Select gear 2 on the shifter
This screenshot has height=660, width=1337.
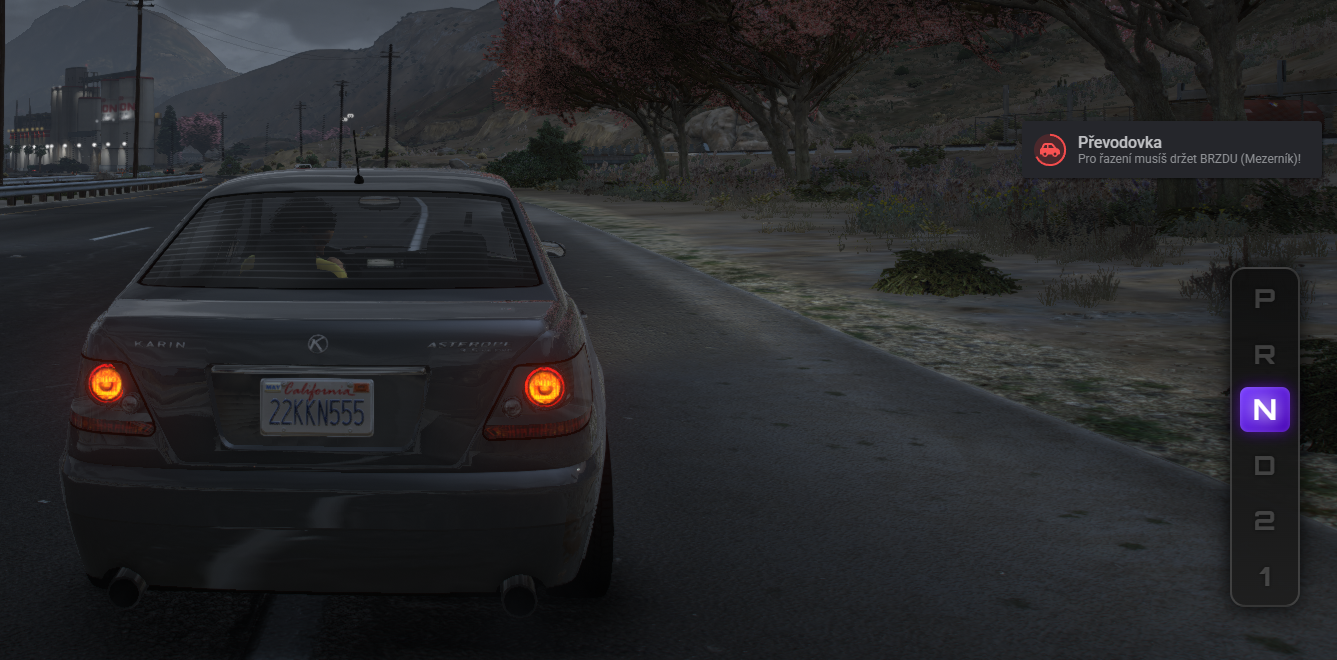click(x=1264, y=521)
